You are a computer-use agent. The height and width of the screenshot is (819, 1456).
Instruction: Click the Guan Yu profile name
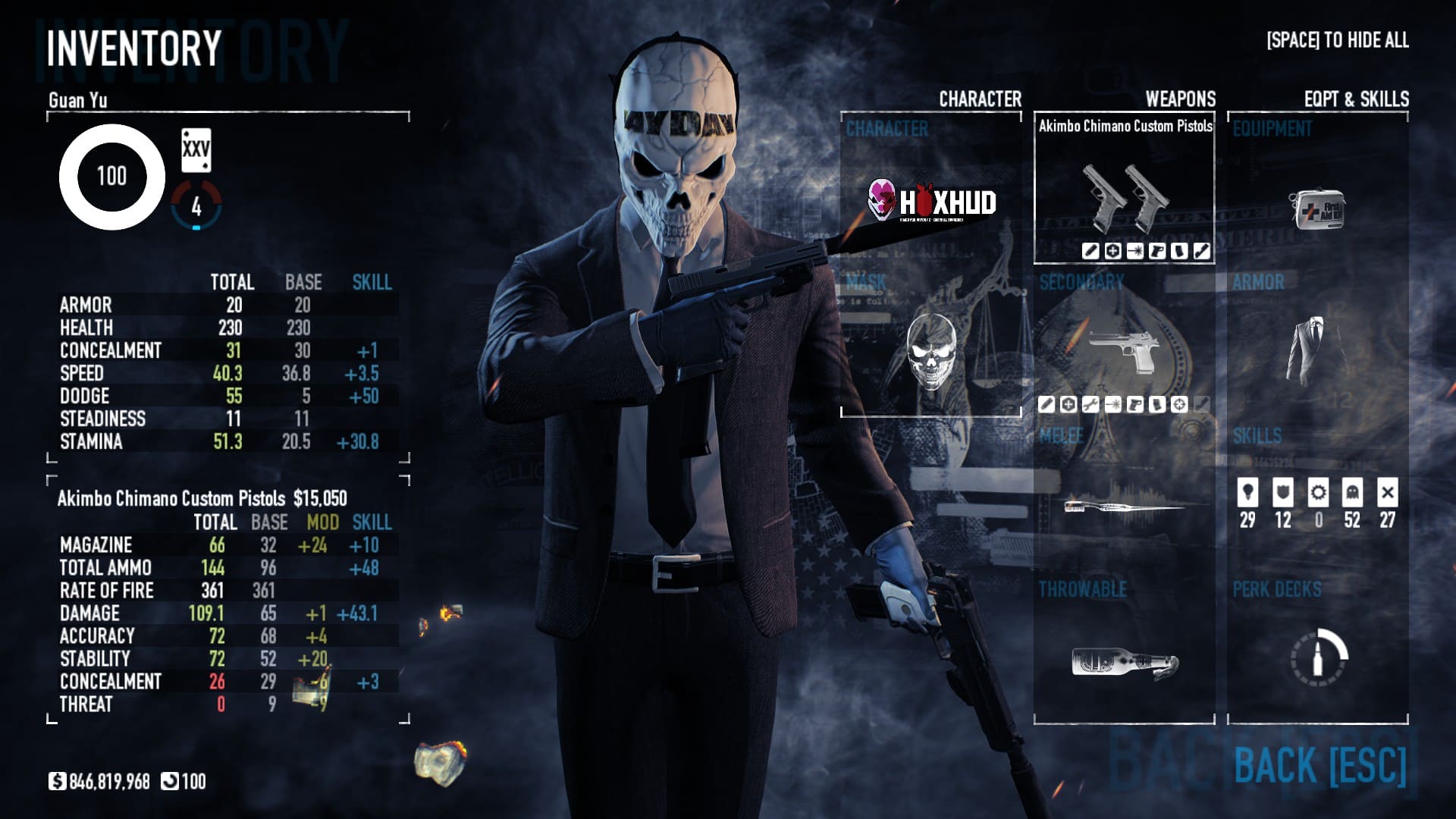pyautogui.click(x=77, y=100)
